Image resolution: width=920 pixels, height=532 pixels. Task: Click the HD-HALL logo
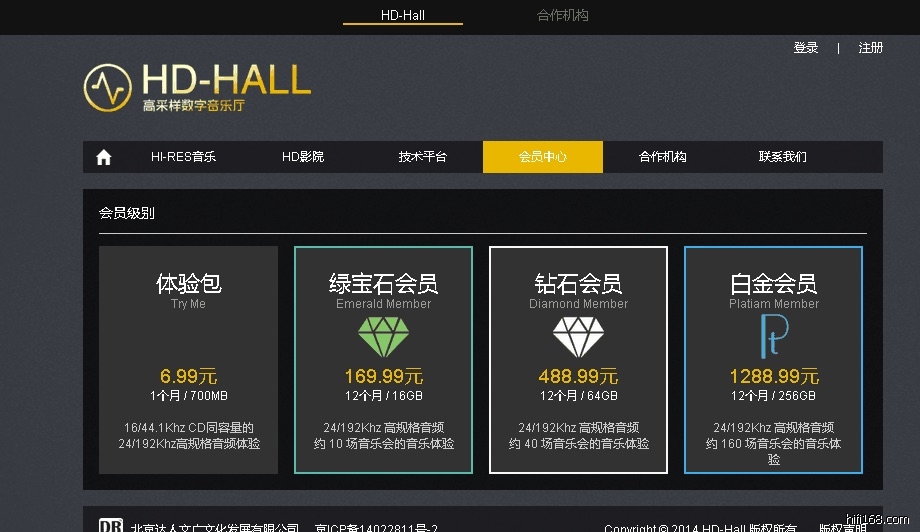click(x=197, y=87)
